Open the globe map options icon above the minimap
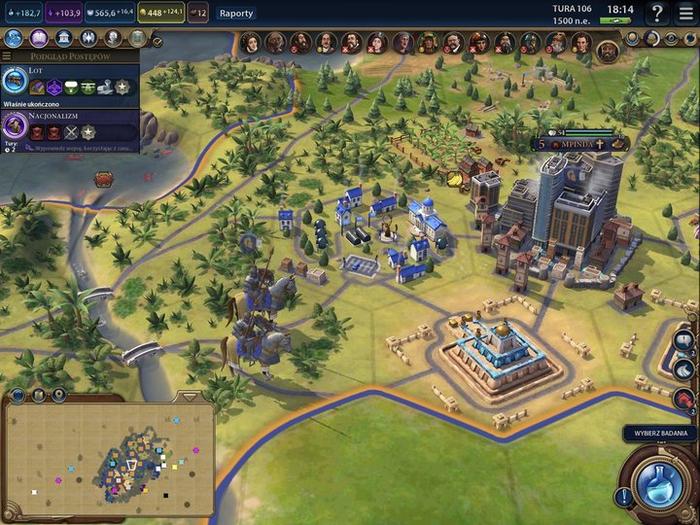 tap(18, 395)
